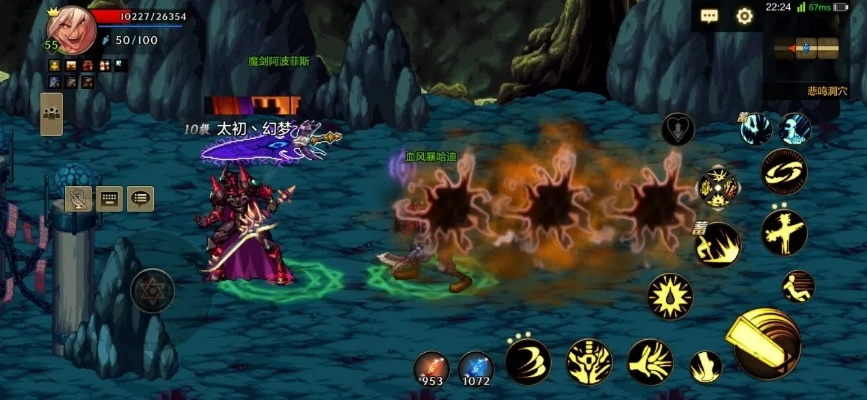This screenshot has width=867, height=400.
Task: Tap the heart with down-arrow button
Action: point(678,130)
